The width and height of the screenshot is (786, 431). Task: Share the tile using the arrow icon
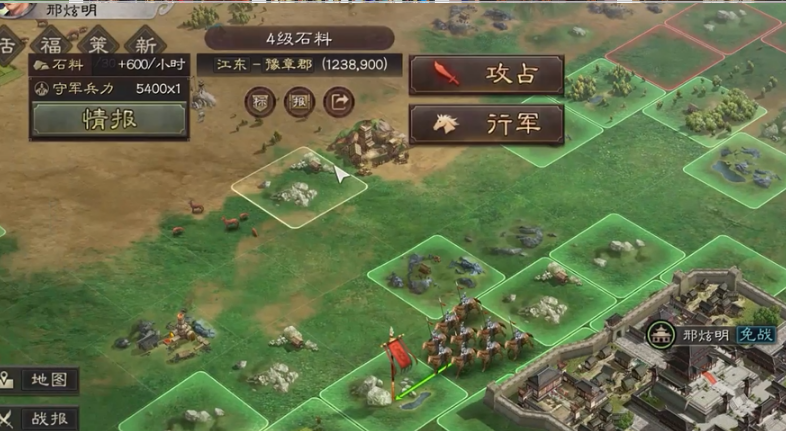340,101
